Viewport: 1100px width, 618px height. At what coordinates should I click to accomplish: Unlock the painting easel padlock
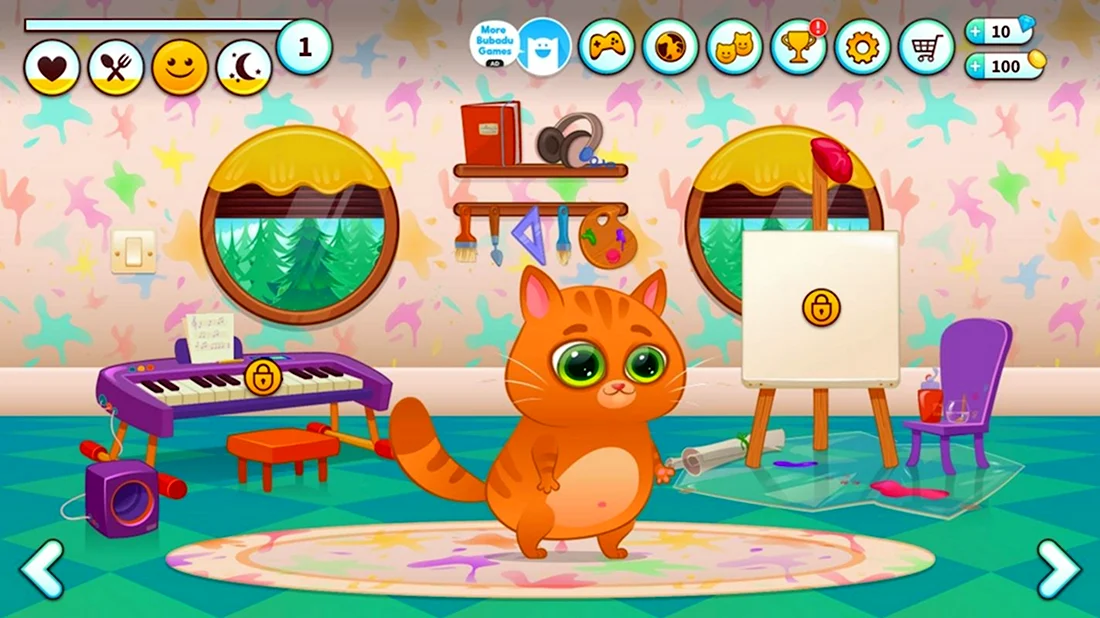coord(821,307)
